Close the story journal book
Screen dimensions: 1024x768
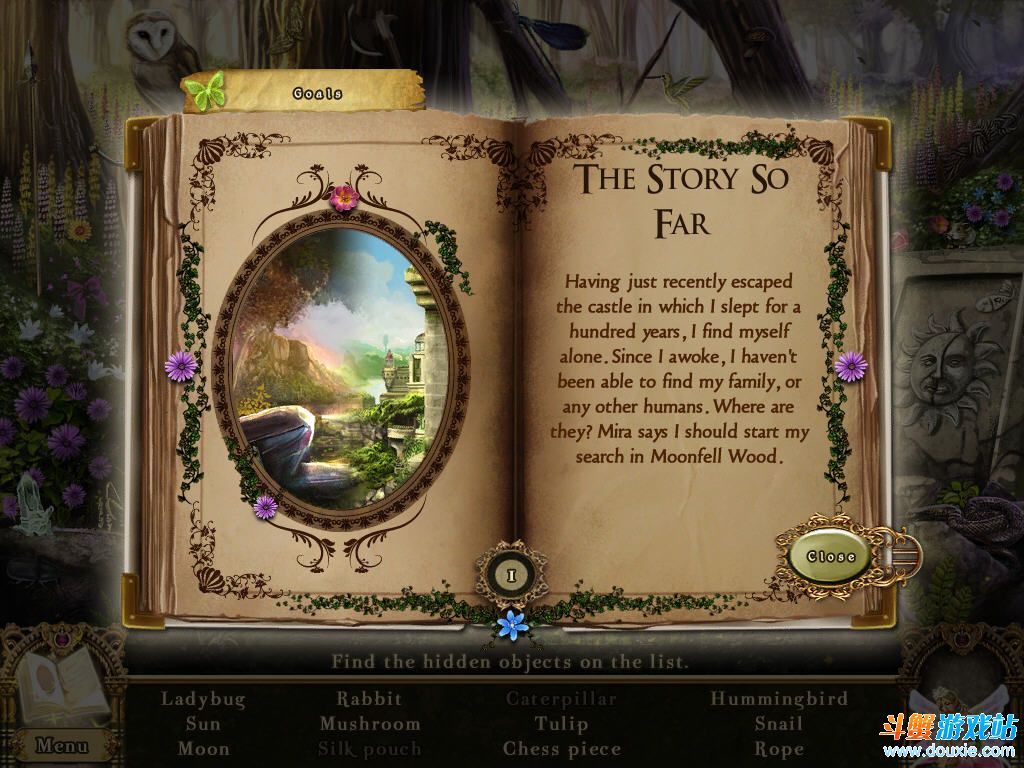coord(830,556)
